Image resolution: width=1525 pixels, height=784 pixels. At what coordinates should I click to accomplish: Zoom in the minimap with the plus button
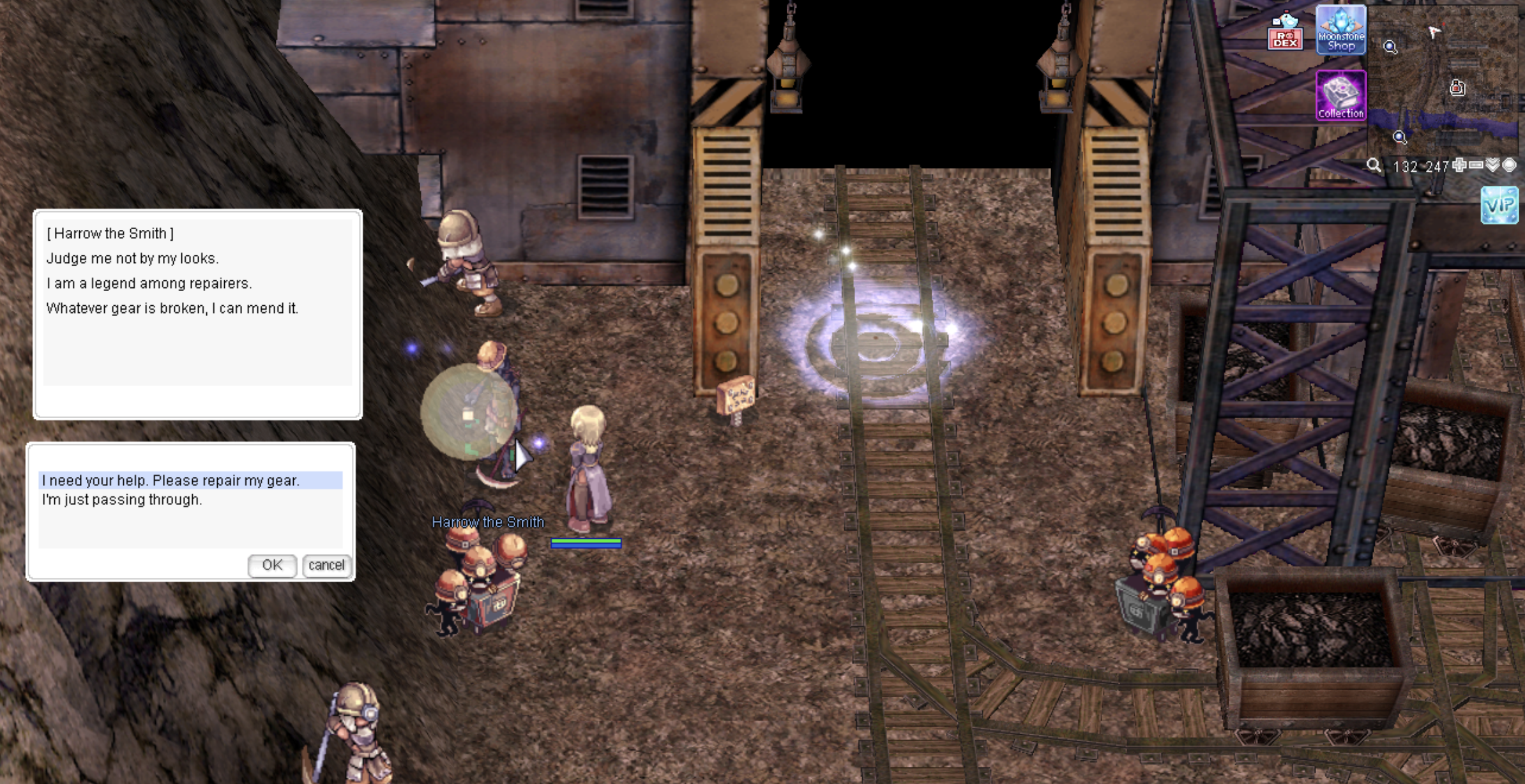(x=1459, y=166)
